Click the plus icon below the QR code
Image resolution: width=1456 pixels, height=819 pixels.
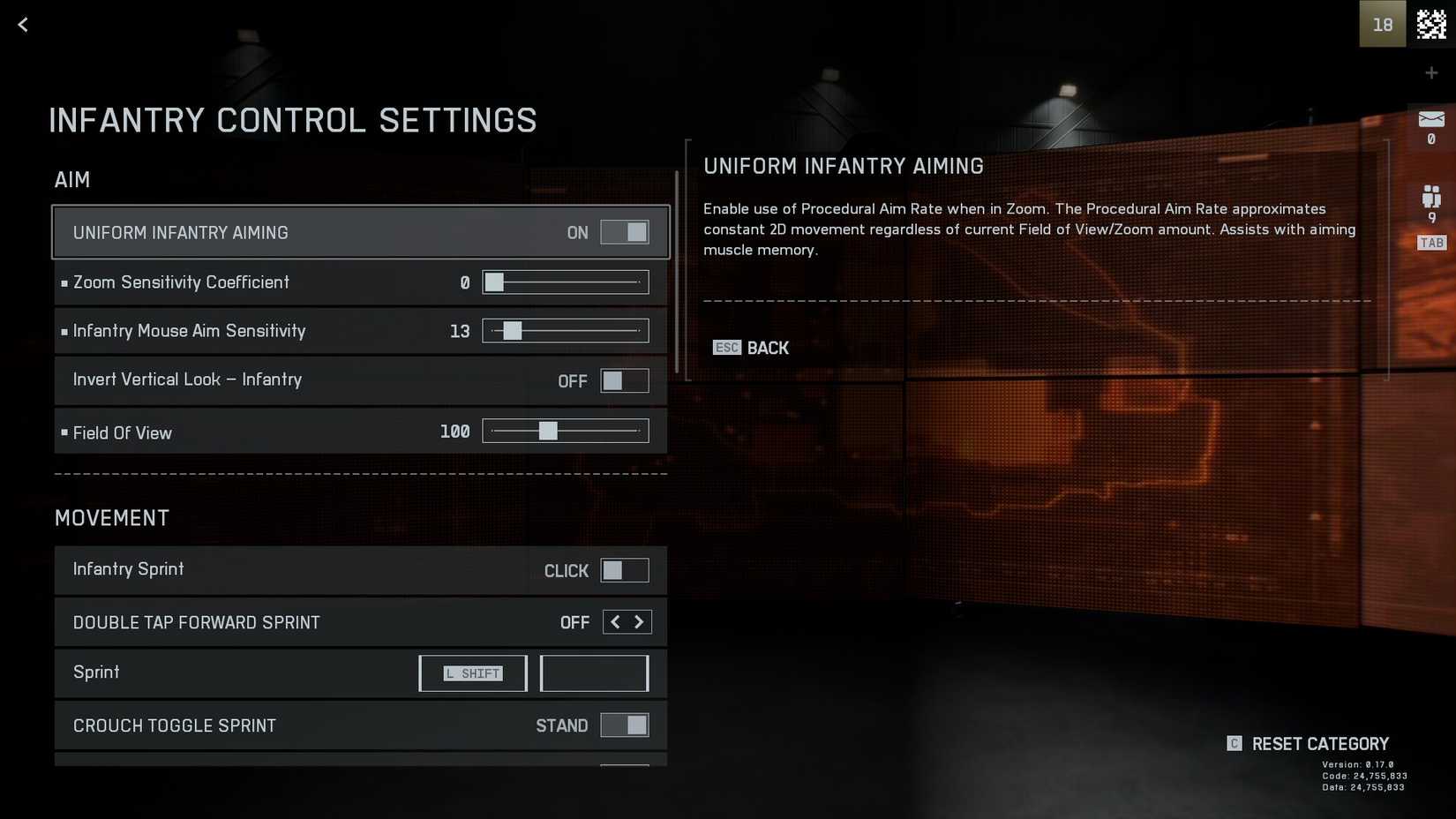[1431, 72]
